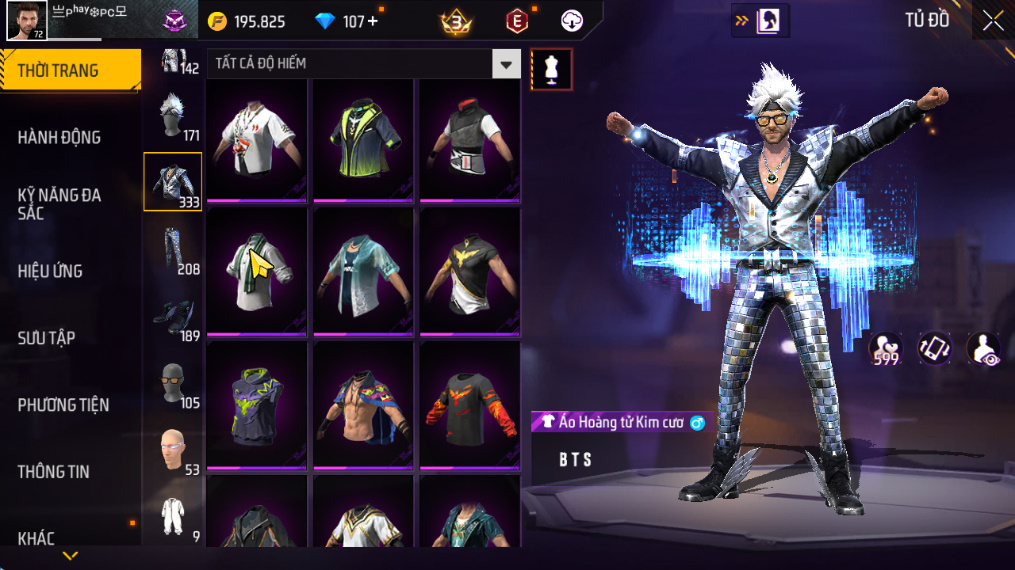Open the Phương Tiện tab
Screen dimensions: 1015x570
coord(63,405)
